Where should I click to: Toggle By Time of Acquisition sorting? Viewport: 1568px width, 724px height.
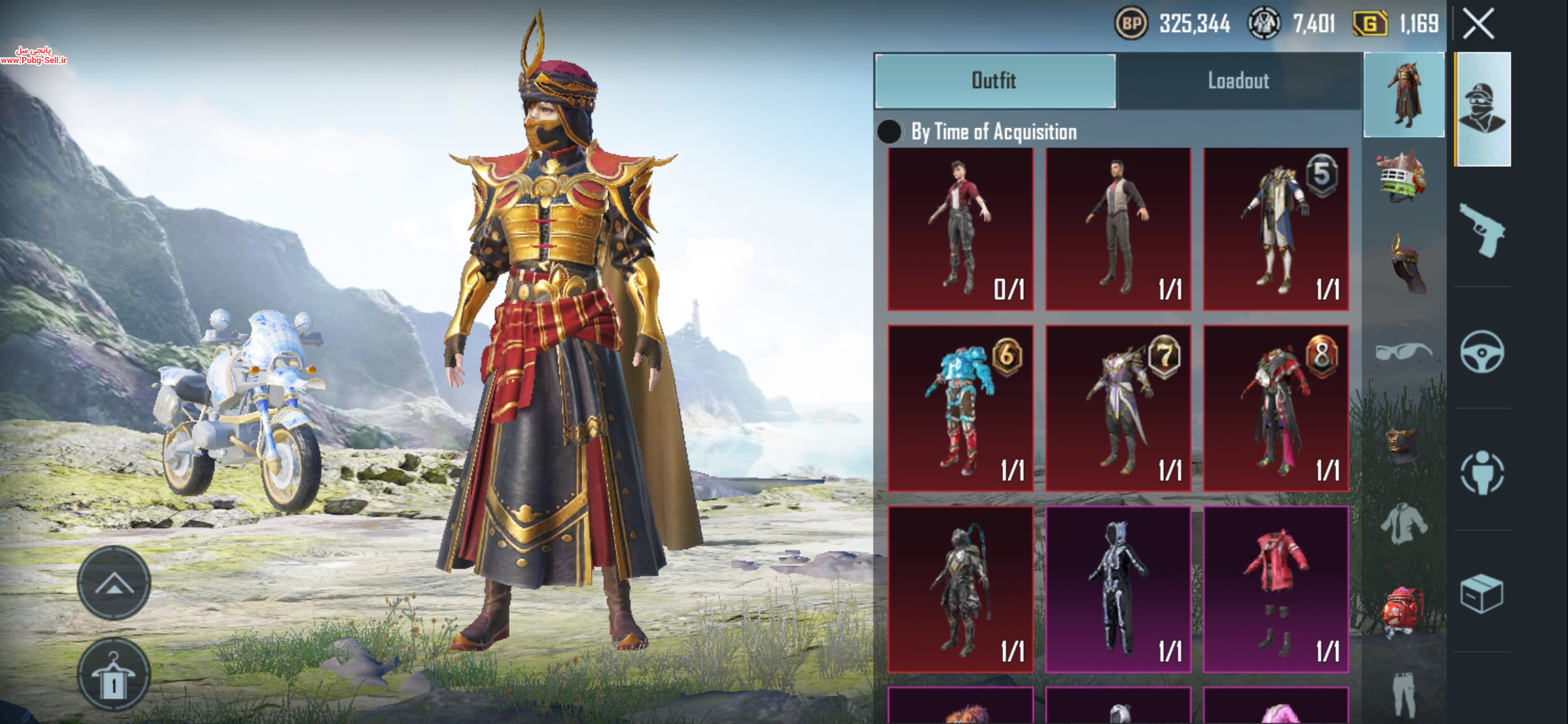coord(890,132)
